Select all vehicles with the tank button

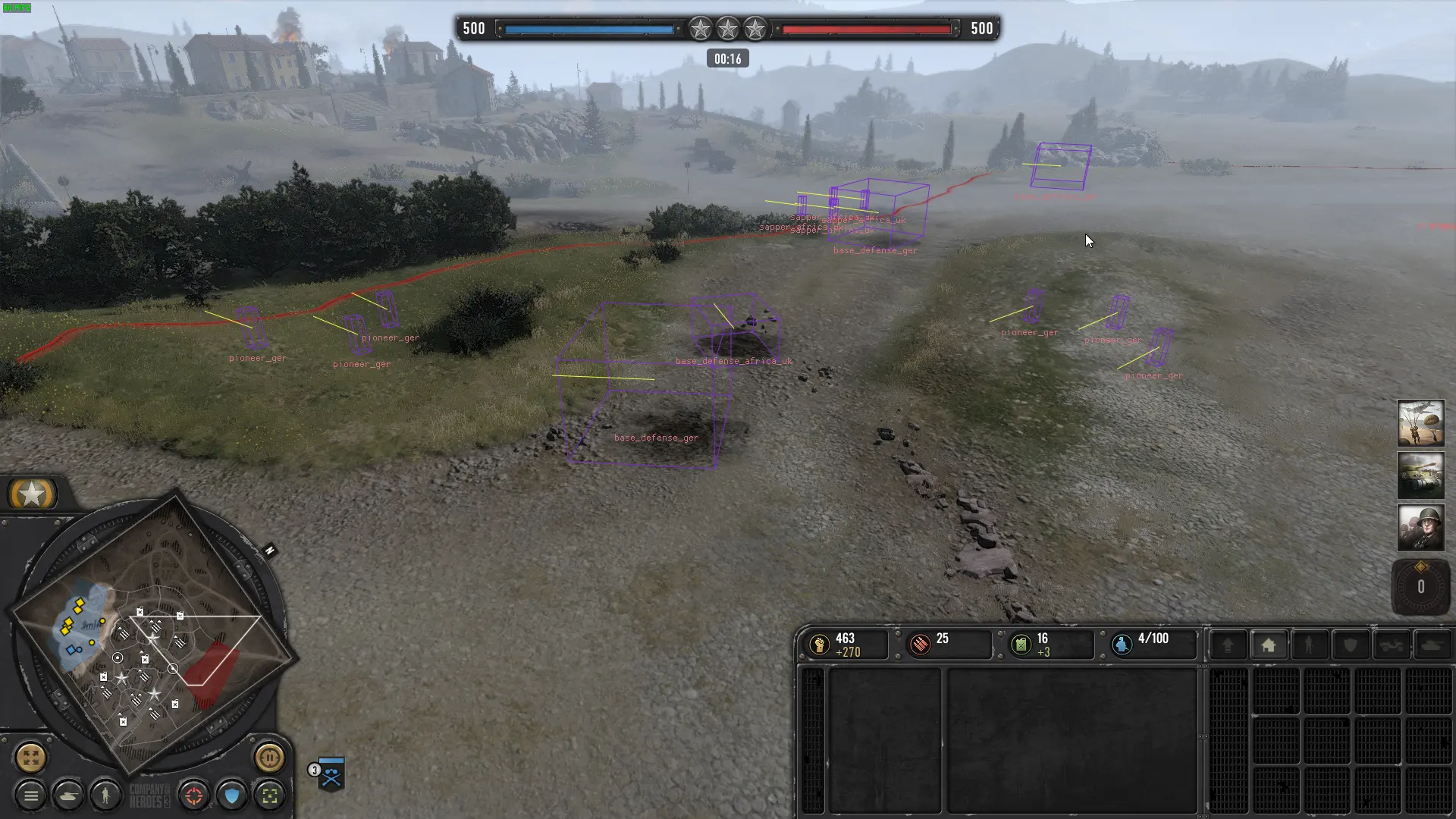(69, 795)
